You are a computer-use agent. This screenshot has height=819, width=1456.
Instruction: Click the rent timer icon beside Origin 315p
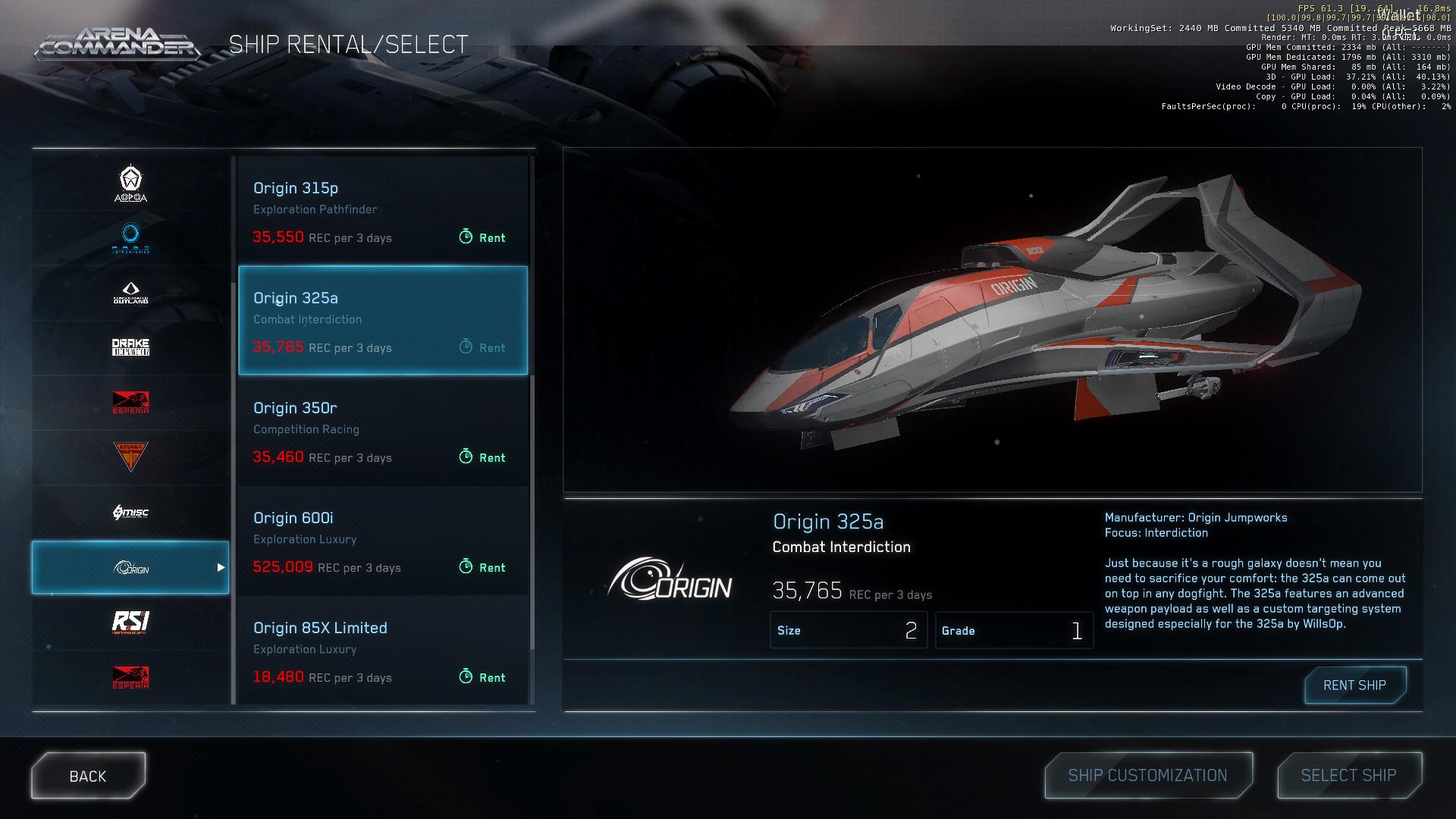click(465, 237)
